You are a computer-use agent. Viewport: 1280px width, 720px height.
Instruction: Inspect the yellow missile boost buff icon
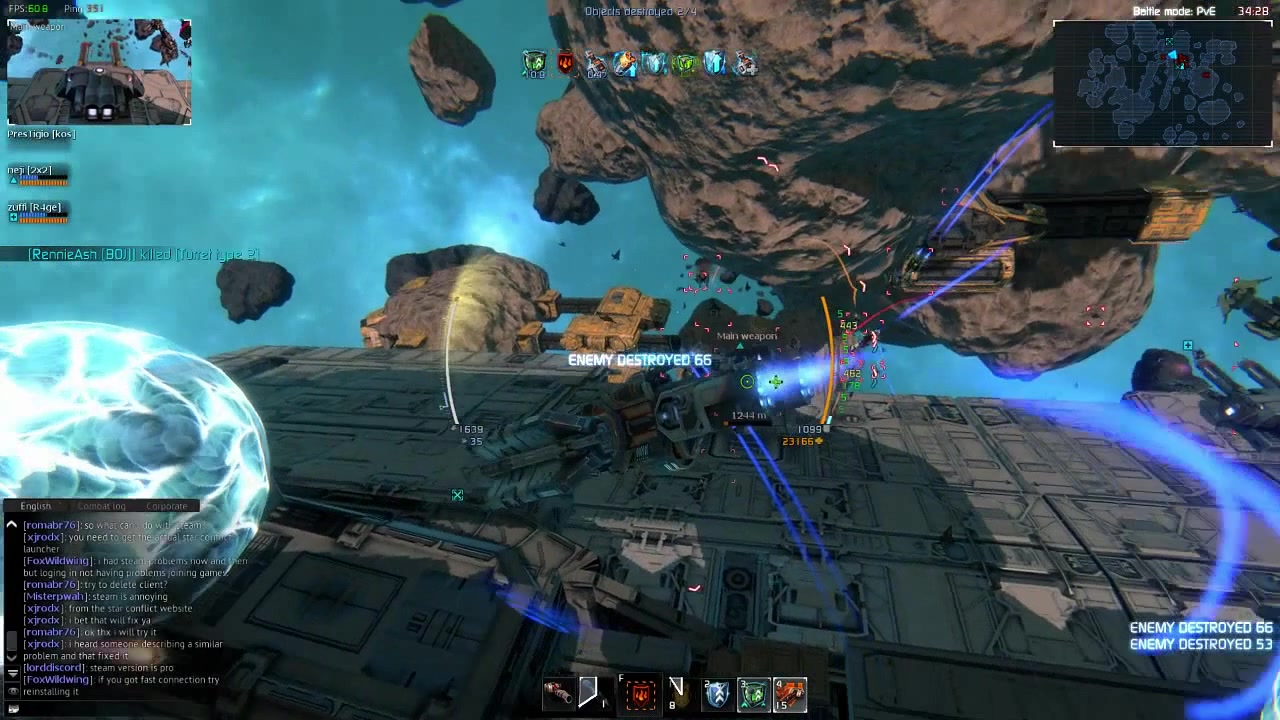pyautogui.click(x=625, y=63)
